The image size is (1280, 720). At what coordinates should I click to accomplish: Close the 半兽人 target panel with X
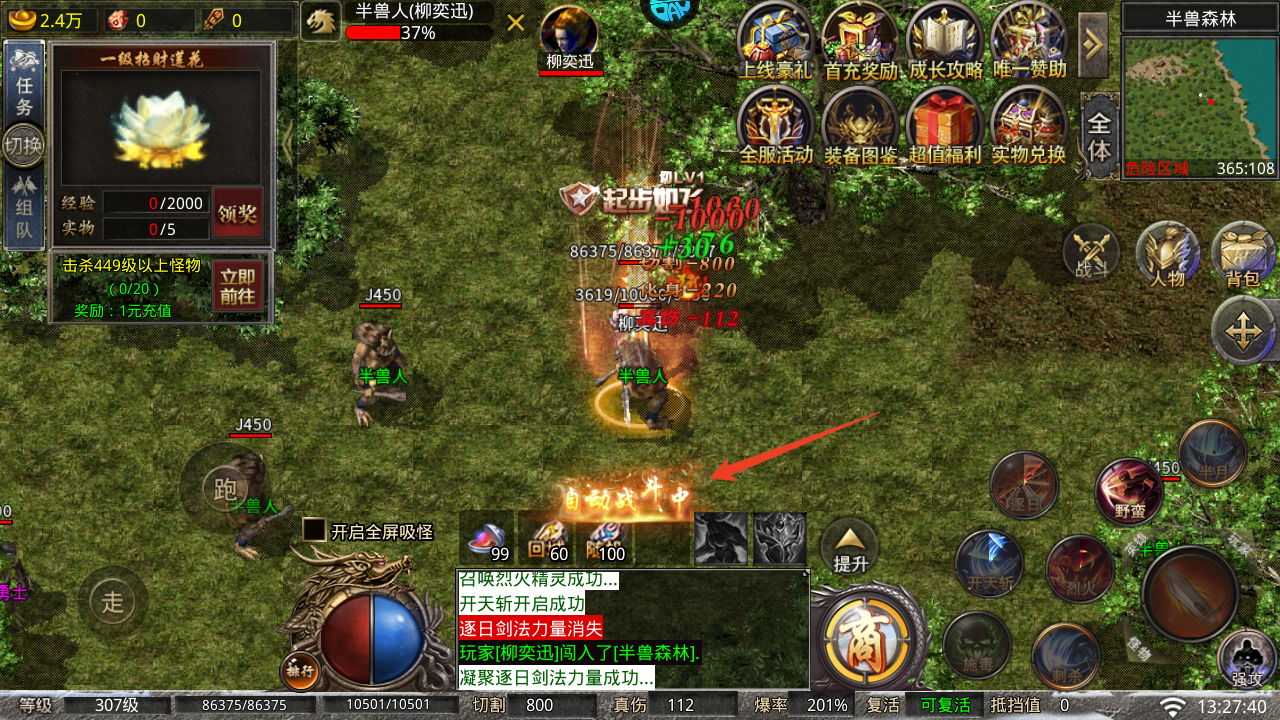516,23
